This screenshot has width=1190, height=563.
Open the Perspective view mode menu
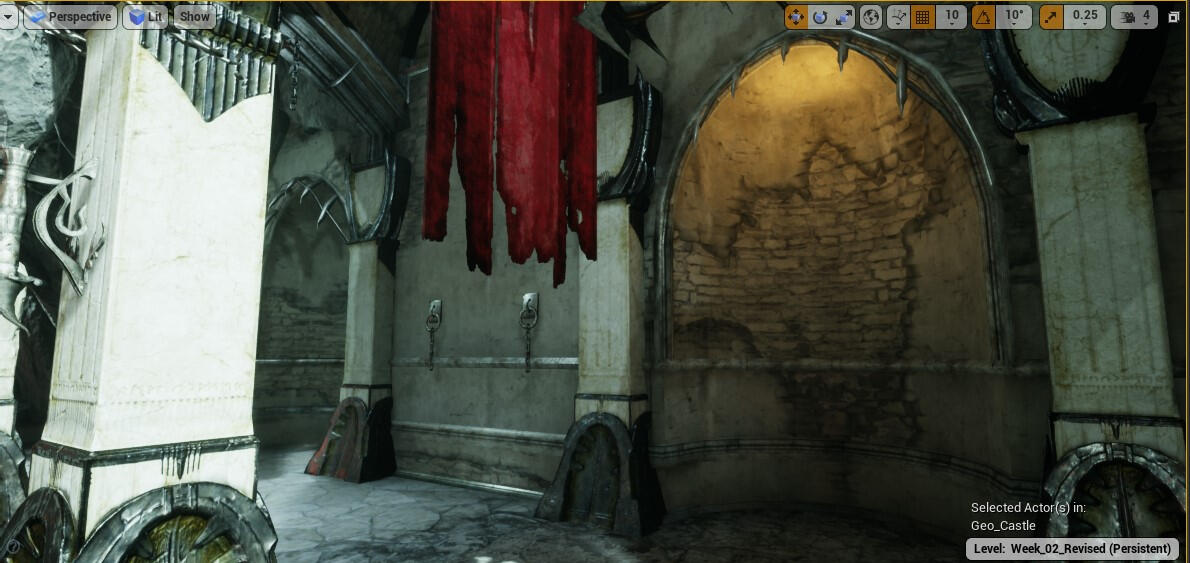click(x=69, y=17)
